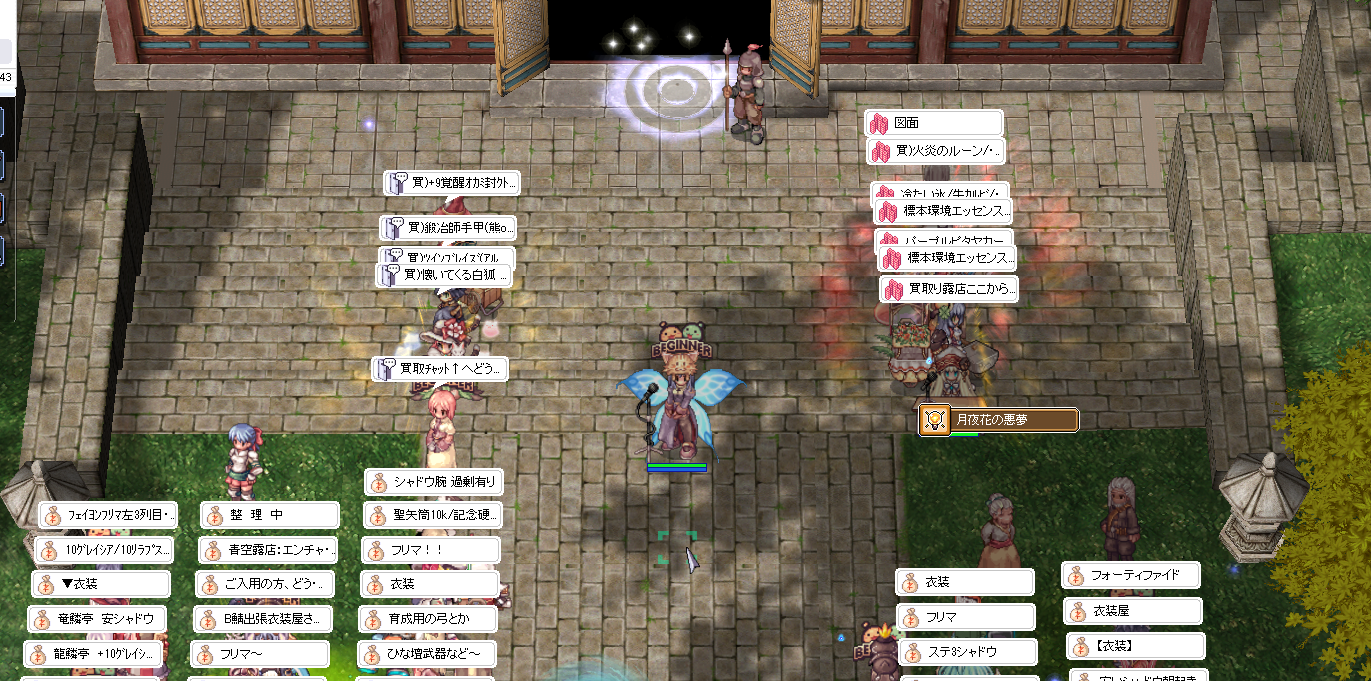Viewport: 1371px width, 681px height.
Task: Open the 竜鱗亭 安シャドウ shop sign
Action: 97,619
